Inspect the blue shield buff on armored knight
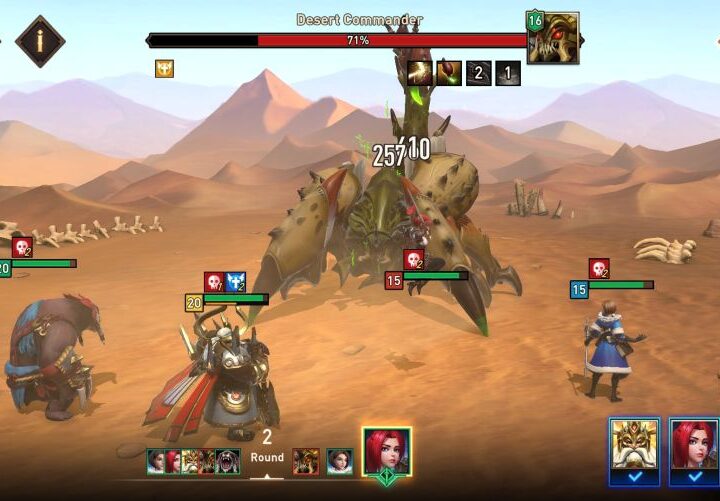The image size is (720, 501). [236, 282]
